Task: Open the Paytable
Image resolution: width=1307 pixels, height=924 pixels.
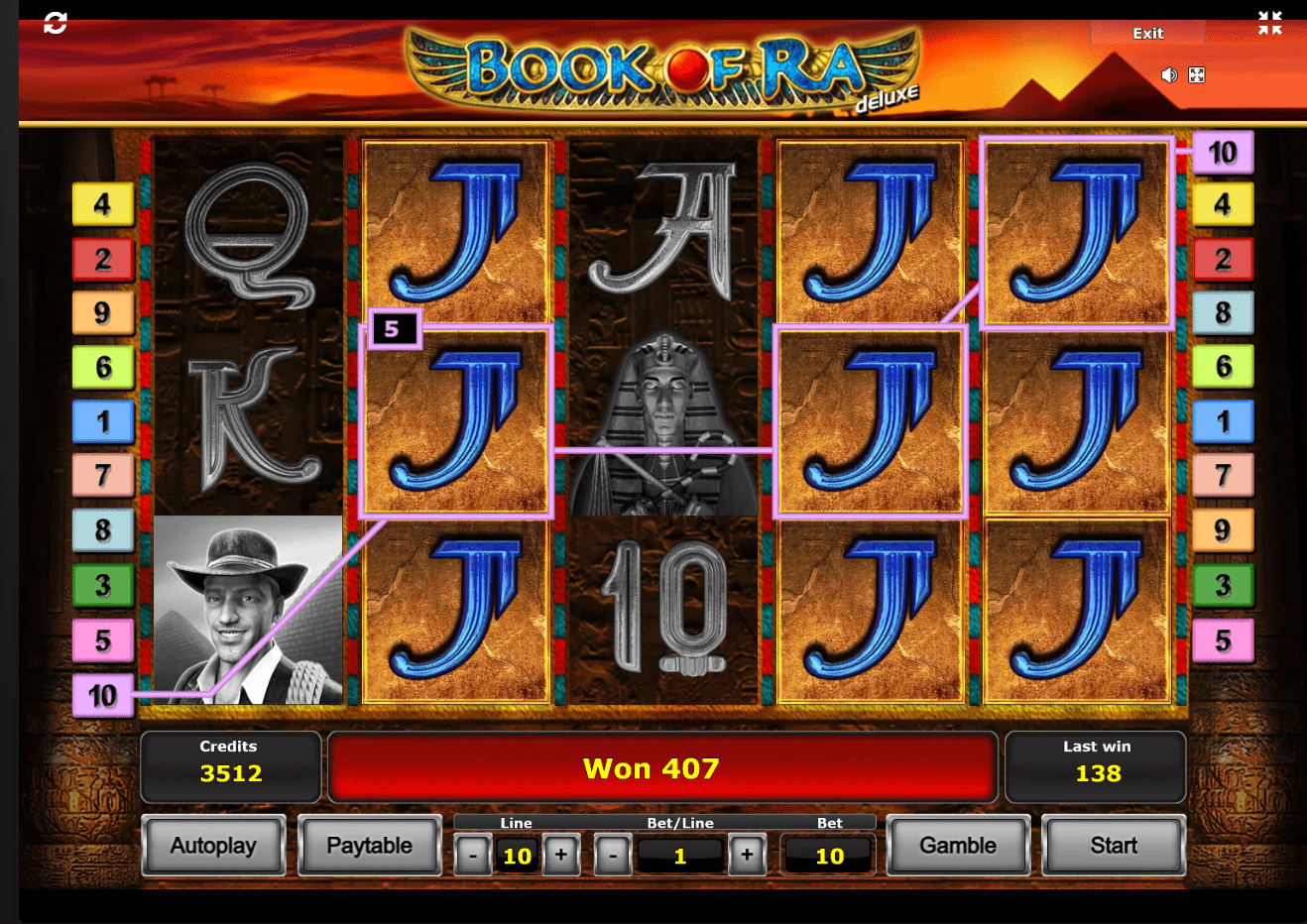Action: 369,846
